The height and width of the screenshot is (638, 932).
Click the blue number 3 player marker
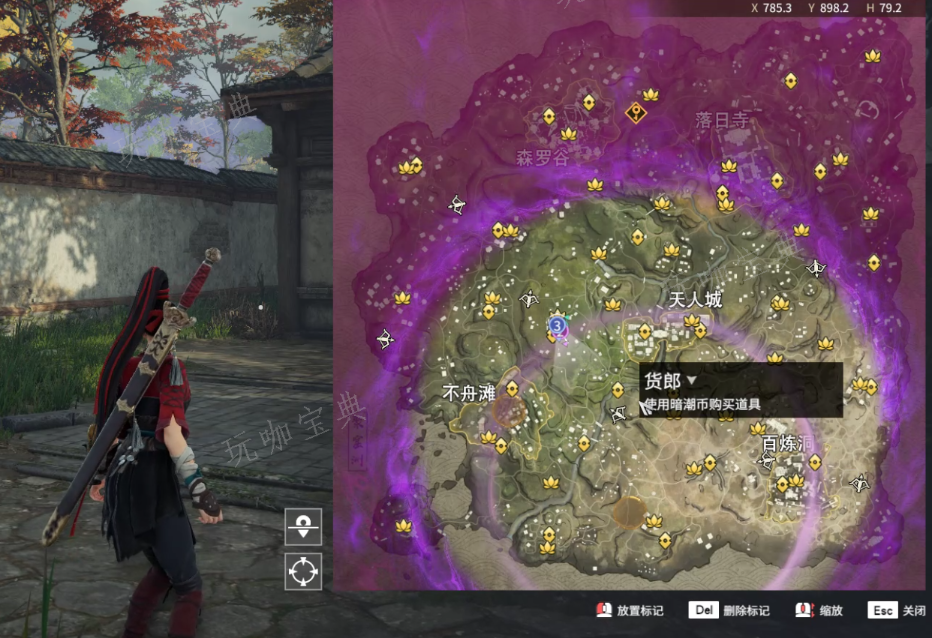coord(558,325)
